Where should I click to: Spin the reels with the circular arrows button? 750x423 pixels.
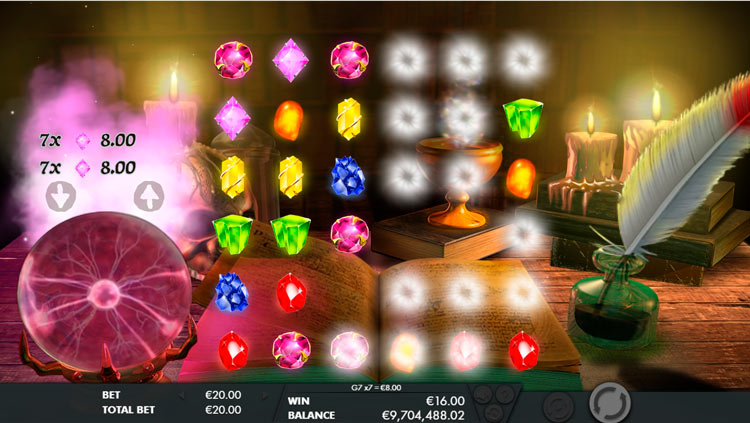click(x=608, y=403)
